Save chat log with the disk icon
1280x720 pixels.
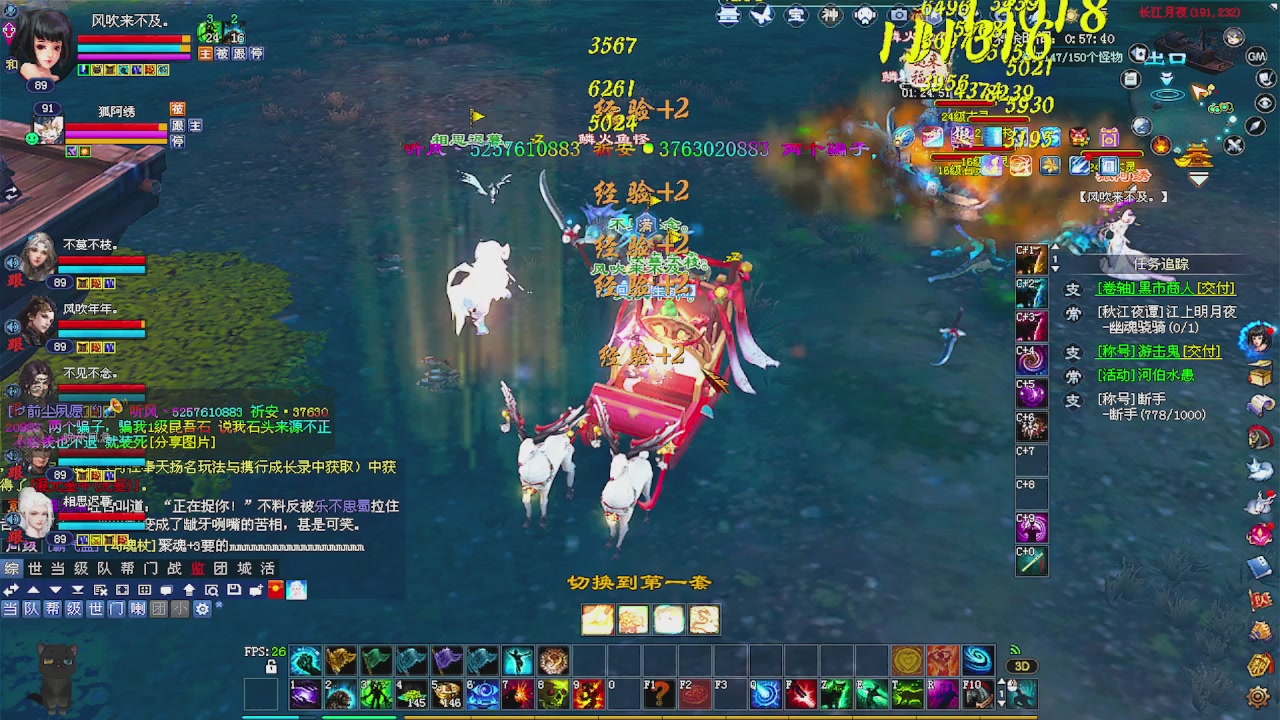[x=232, y=587]
